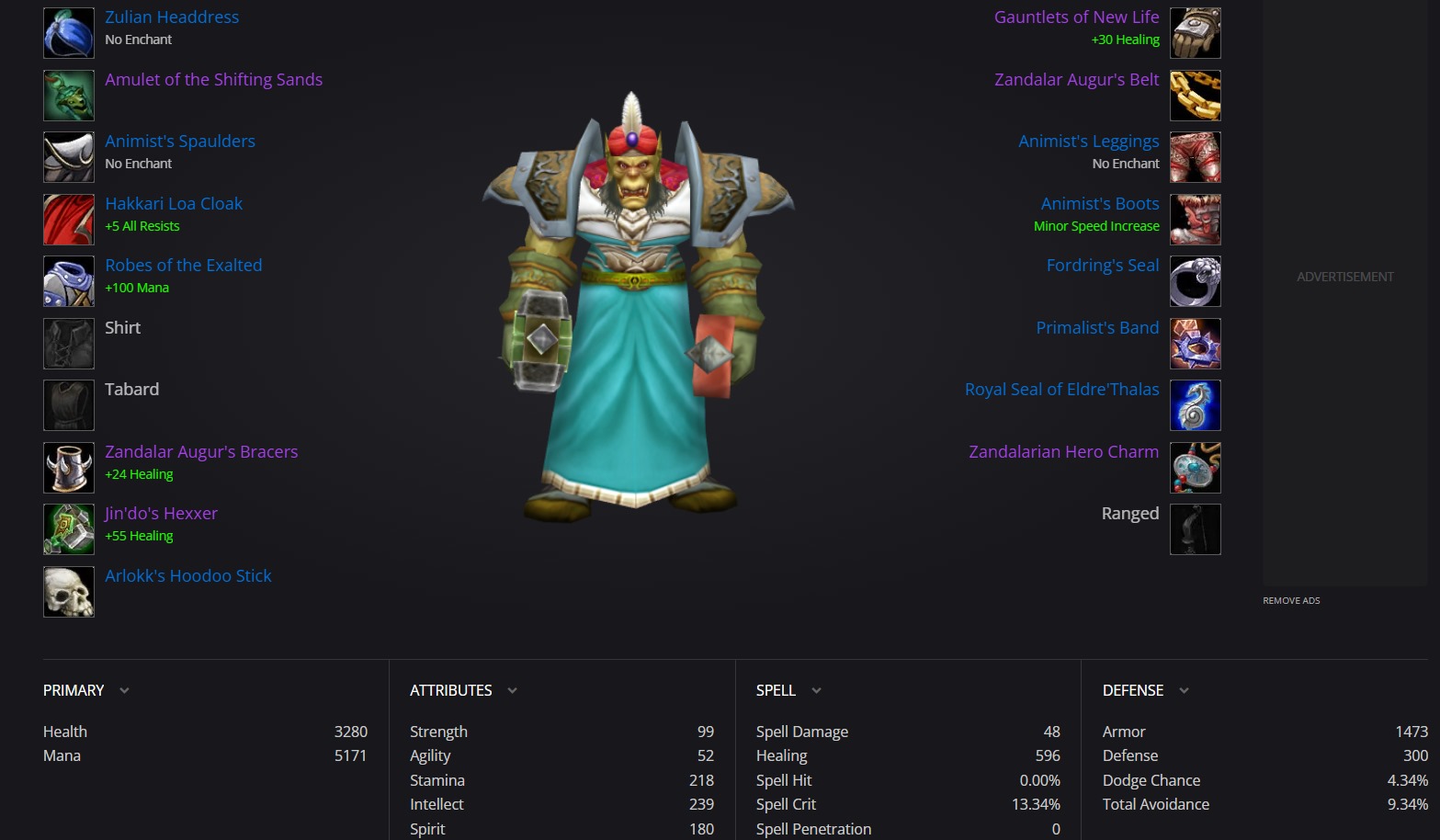1440x840 pixels.
Task: Click the Zandalarian Hero Charm trinket icon
Action: click(x=1195, y=468)
